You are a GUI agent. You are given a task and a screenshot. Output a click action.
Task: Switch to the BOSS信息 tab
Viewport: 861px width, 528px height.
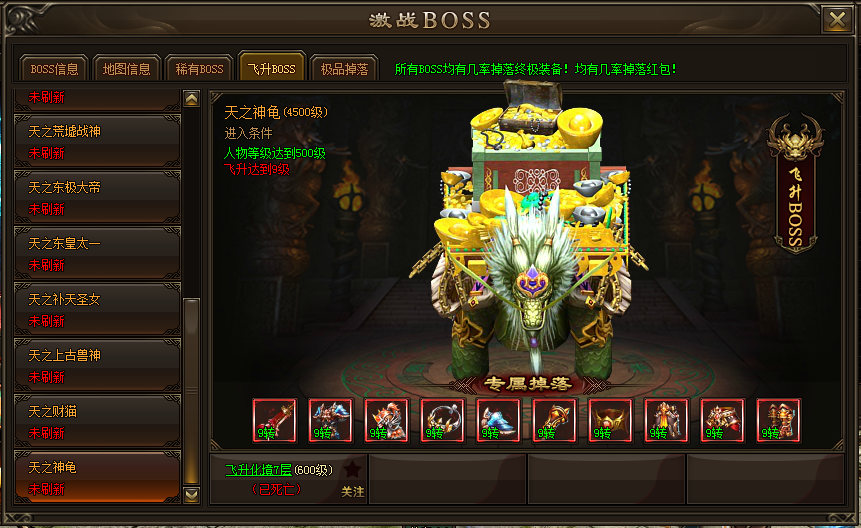55,69
